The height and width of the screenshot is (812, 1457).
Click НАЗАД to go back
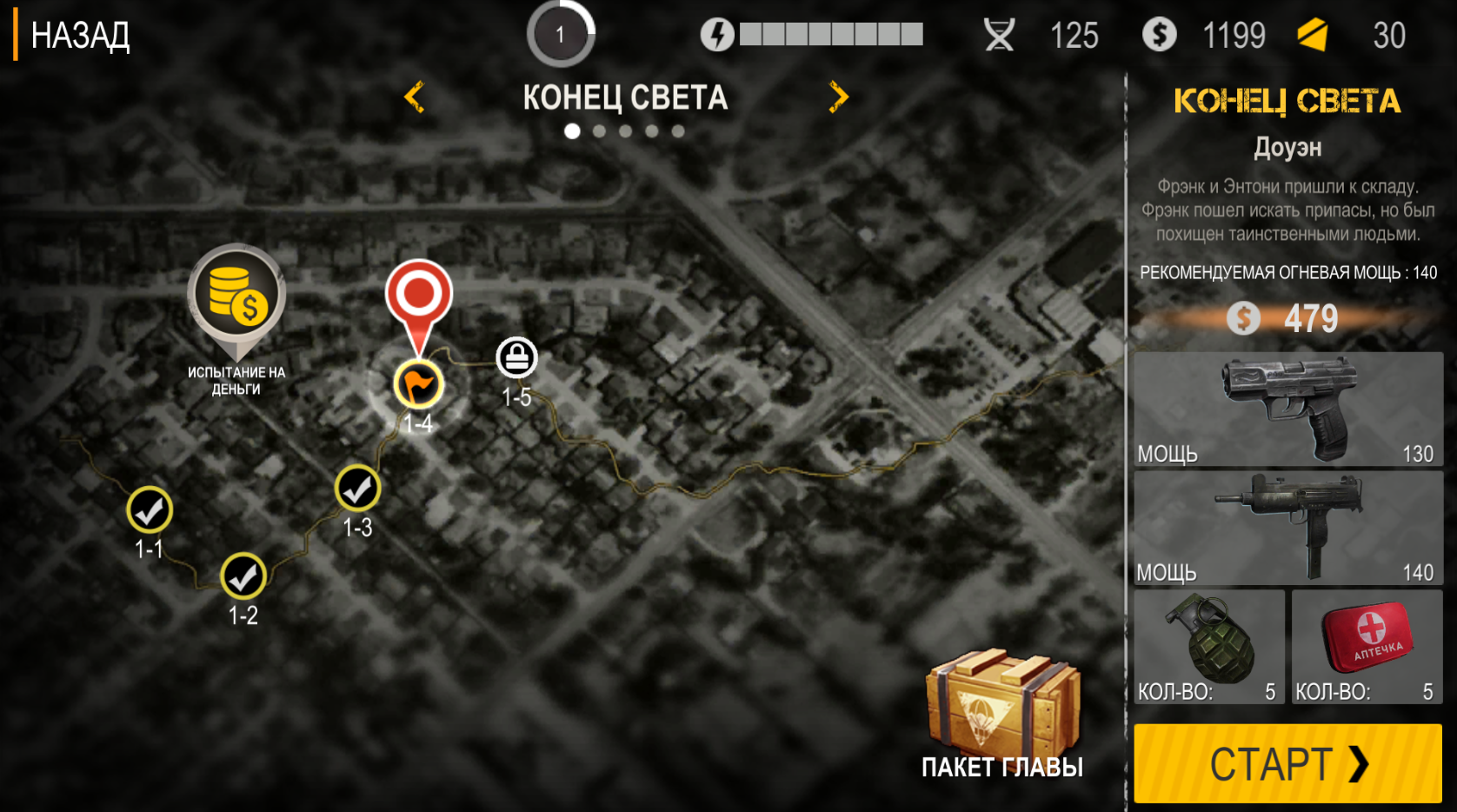coord(80,36)
